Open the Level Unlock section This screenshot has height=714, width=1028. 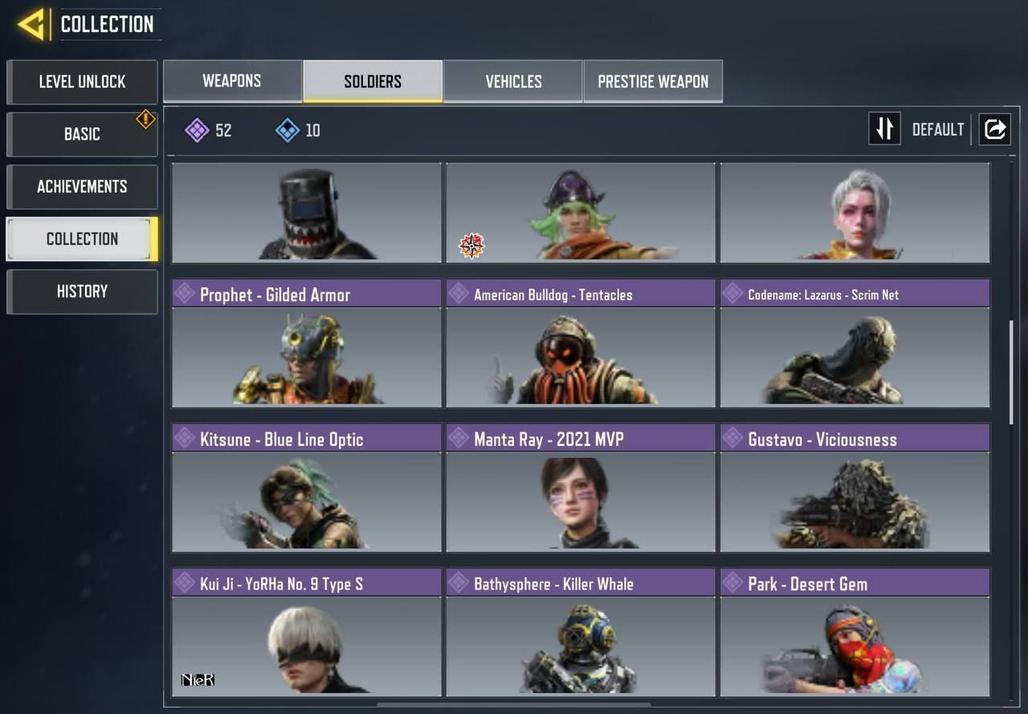[82, 82]
